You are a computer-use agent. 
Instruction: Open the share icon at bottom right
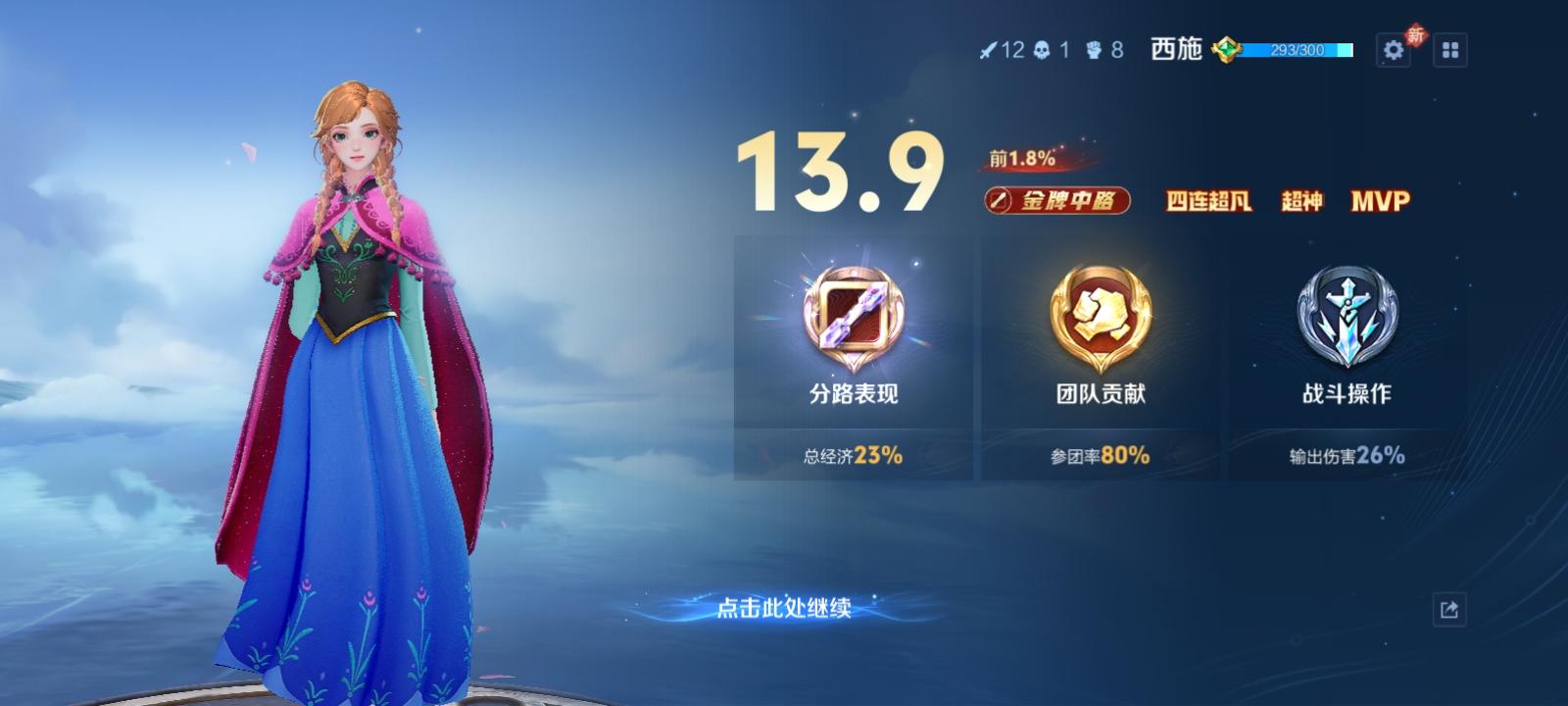(x=1448, y=608)
